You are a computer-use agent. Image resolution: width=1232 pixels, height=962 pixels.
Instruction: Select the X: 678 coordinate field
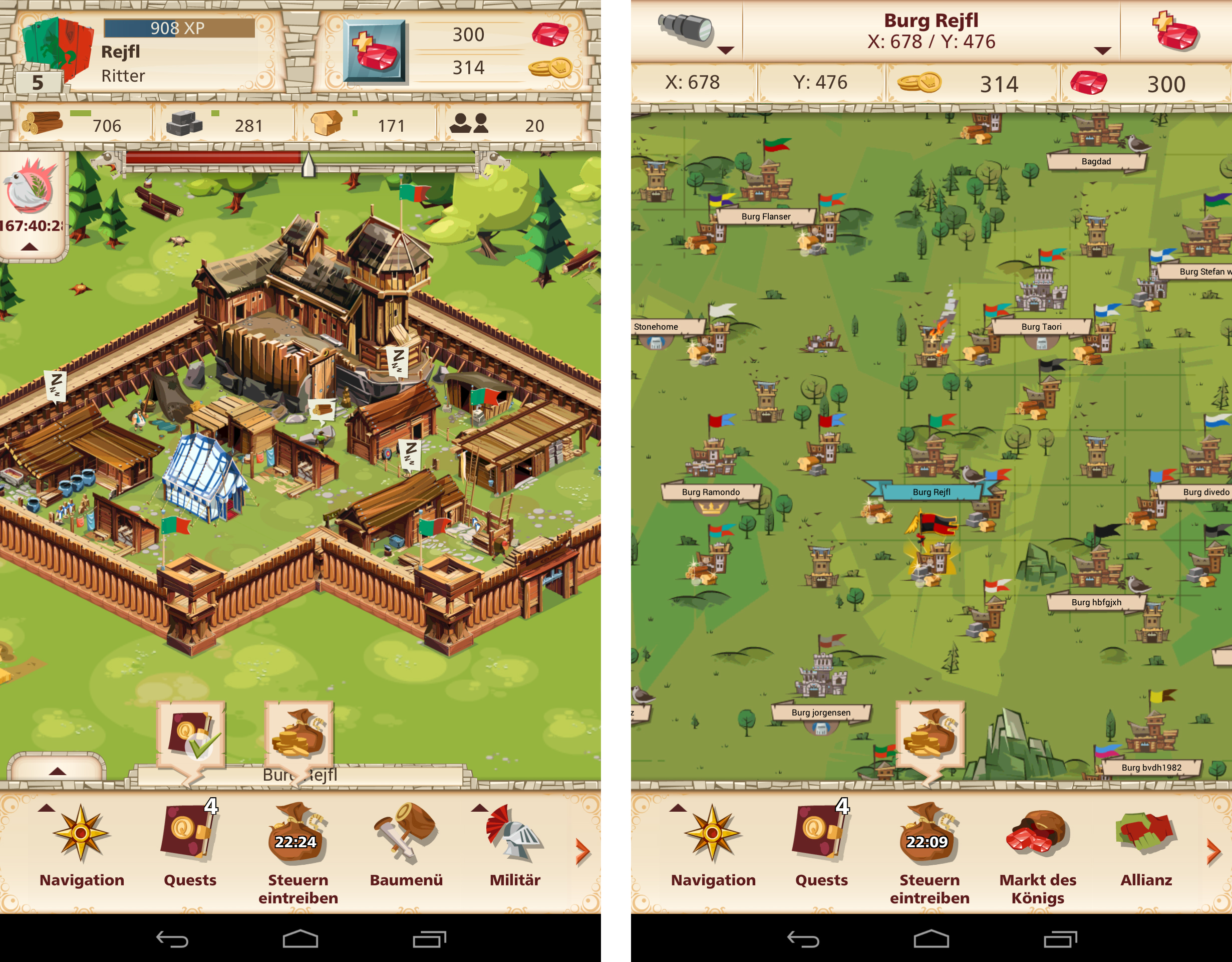click(x=693, y=83)
